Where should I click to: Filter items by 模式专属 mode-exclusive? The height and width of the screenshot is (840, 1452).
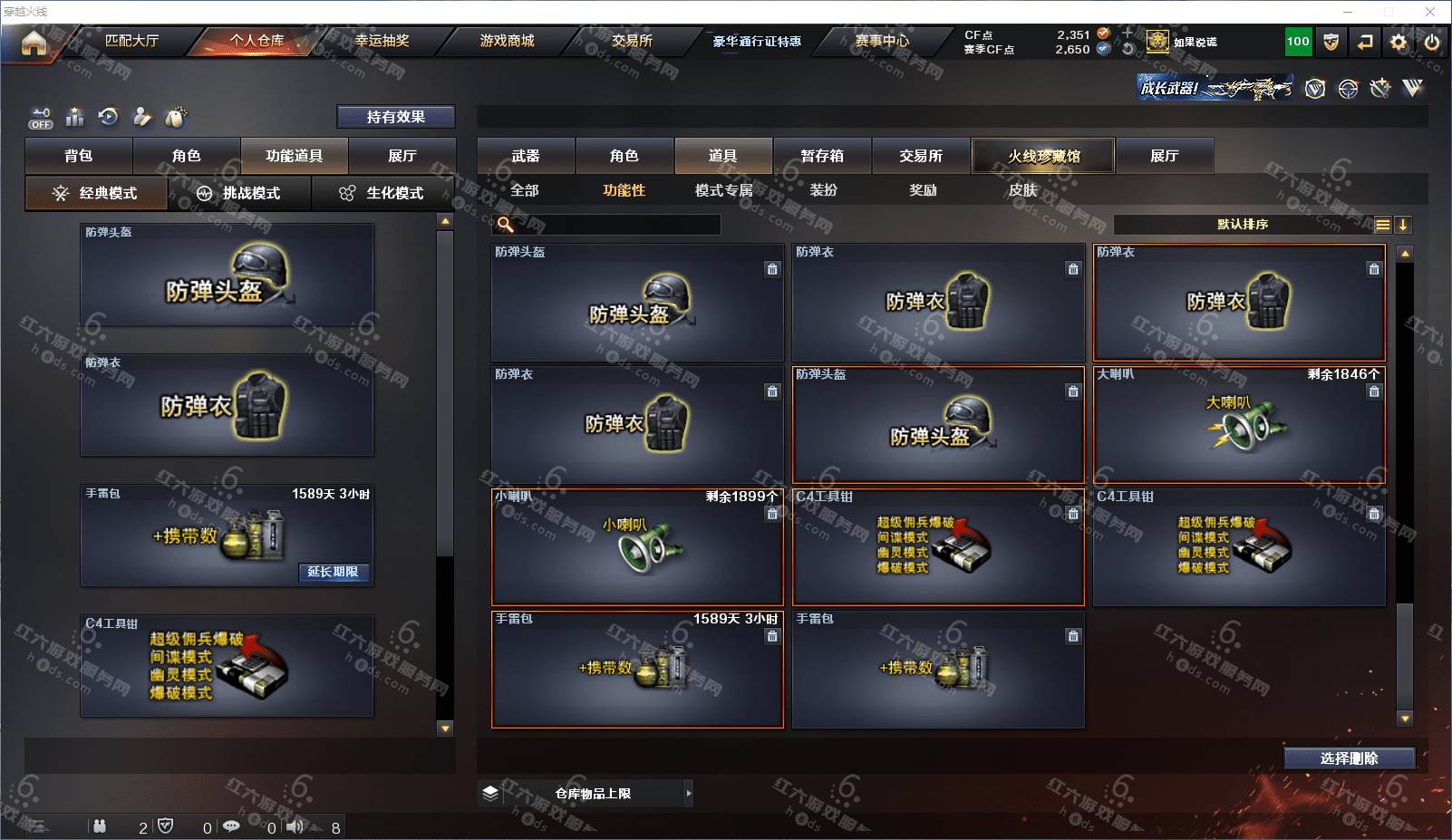[723, 190]
